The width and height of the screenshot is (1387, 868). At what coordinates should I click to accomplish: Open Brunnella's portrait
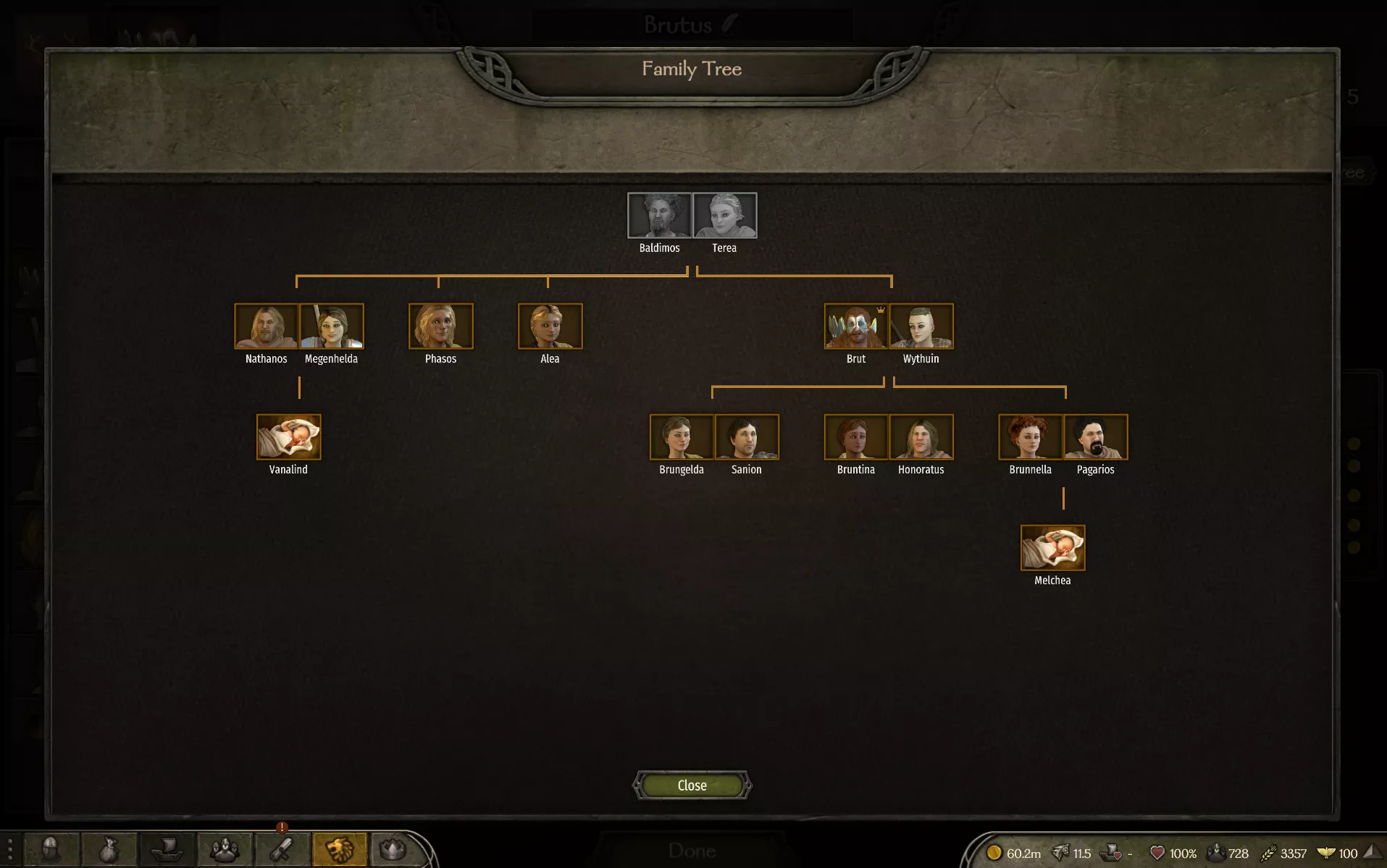click(x=1030, y=437)
